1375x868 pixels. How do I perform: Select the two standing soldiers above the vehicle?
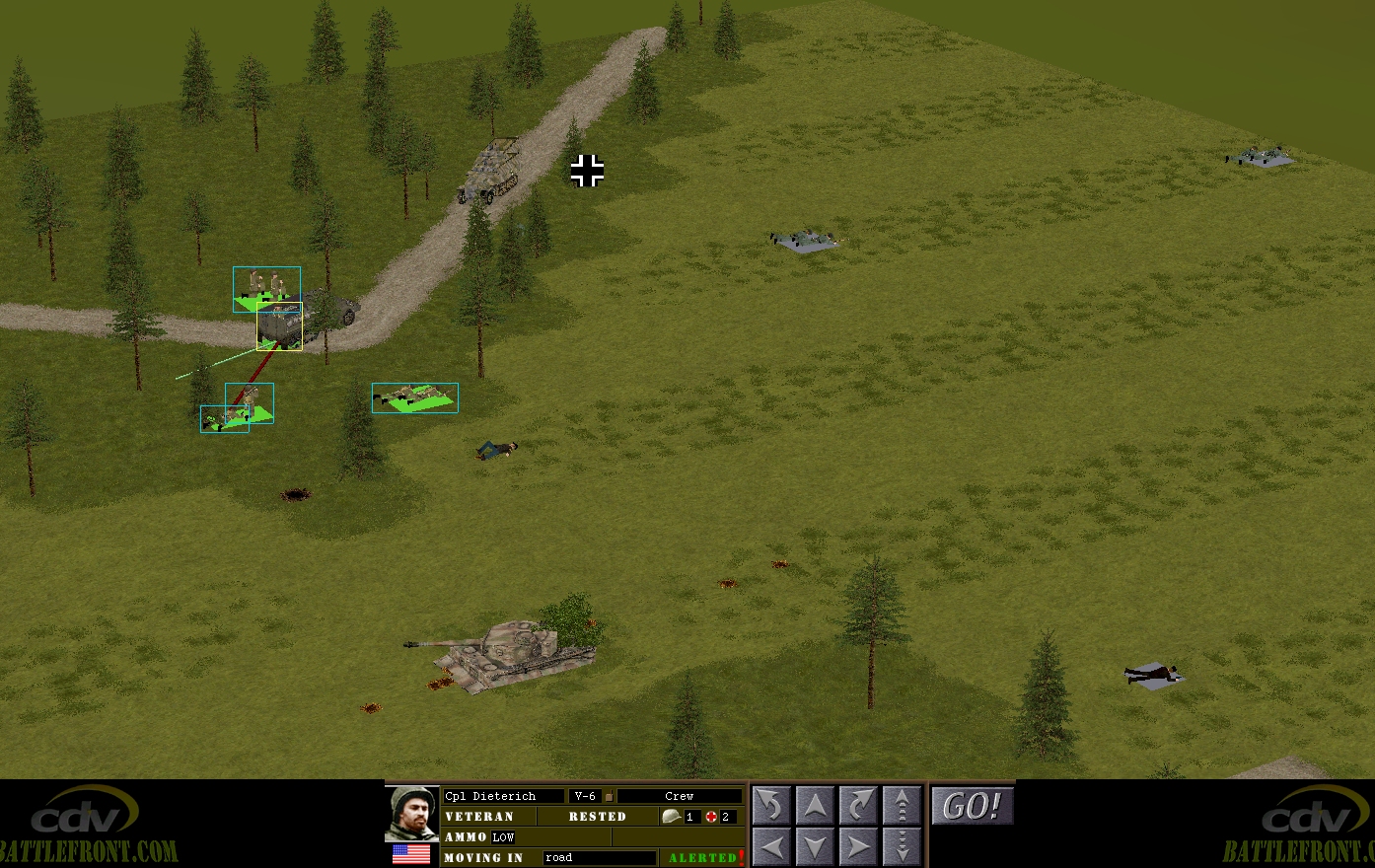pyautogui.click(x=266, y=286)
